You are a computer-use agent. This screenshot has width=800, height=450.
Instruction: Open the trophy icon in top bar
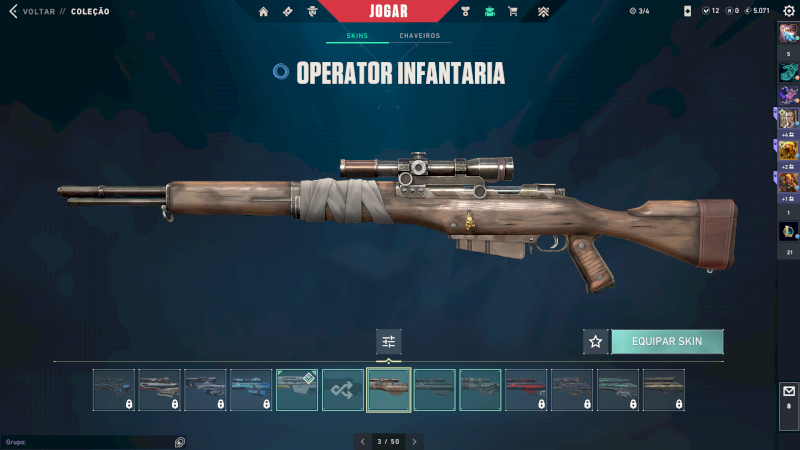pyautogui.click(x=466, y=11)
